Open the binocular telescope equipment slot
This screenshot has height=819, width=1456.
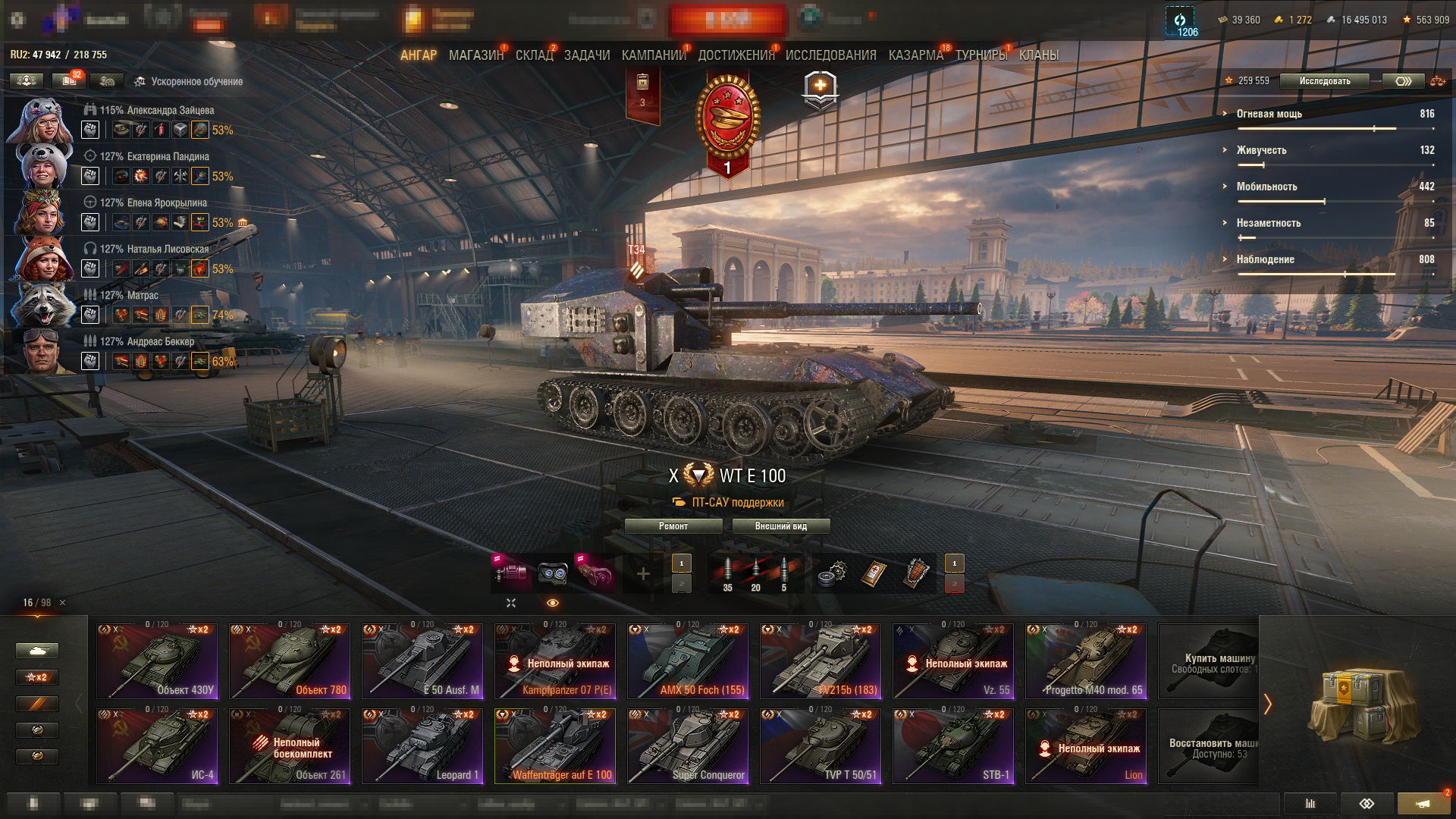point(553,573)
